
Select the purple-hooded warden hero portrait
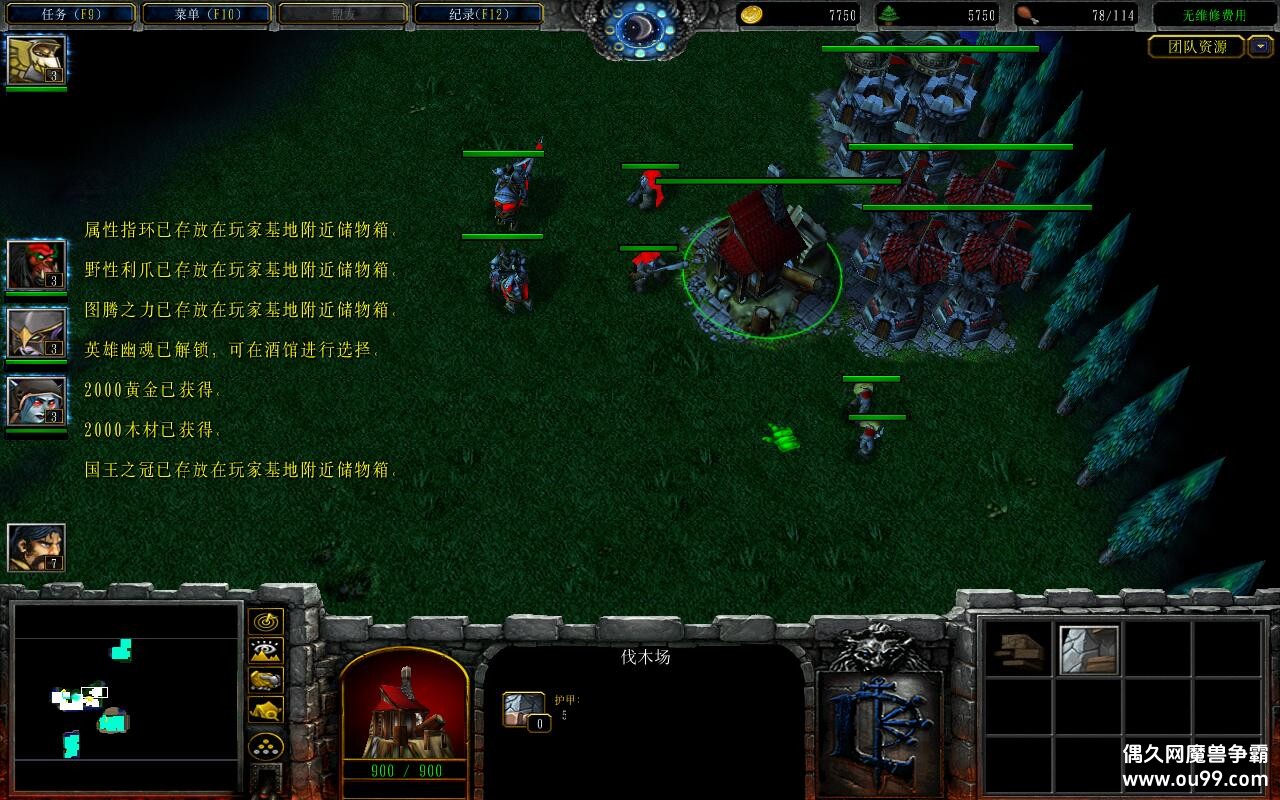pos(36,333)
